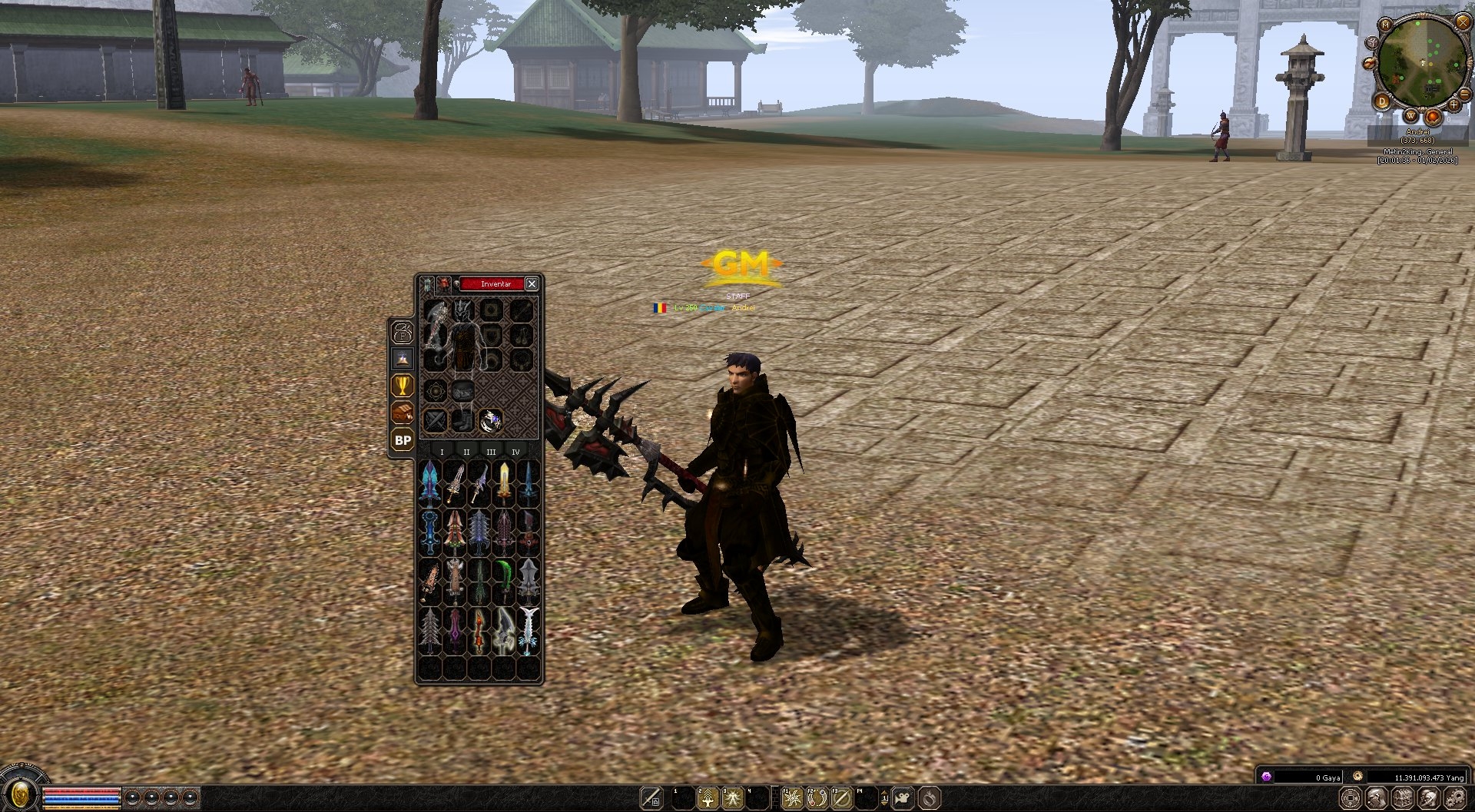Zoom in the minimap with the plus button

[x=1453, y=104]
